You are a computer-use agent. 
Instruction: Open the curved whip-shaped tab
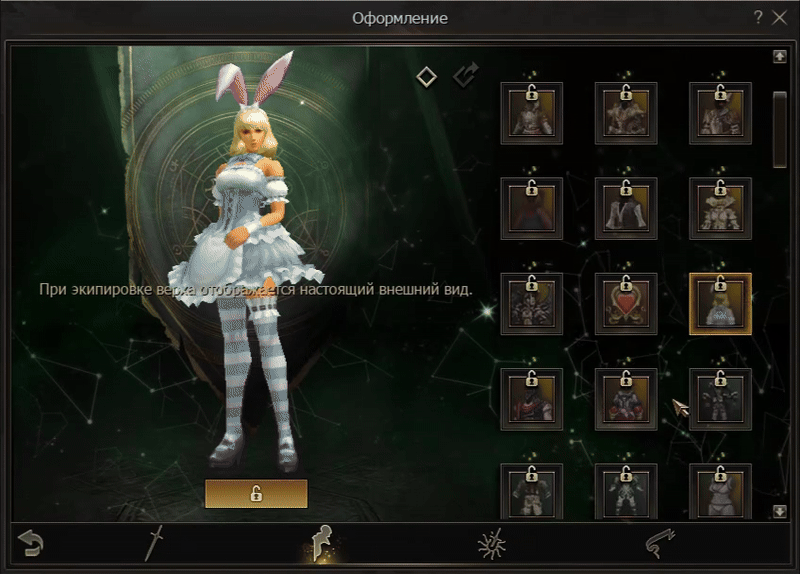click(x=661, y=544)
